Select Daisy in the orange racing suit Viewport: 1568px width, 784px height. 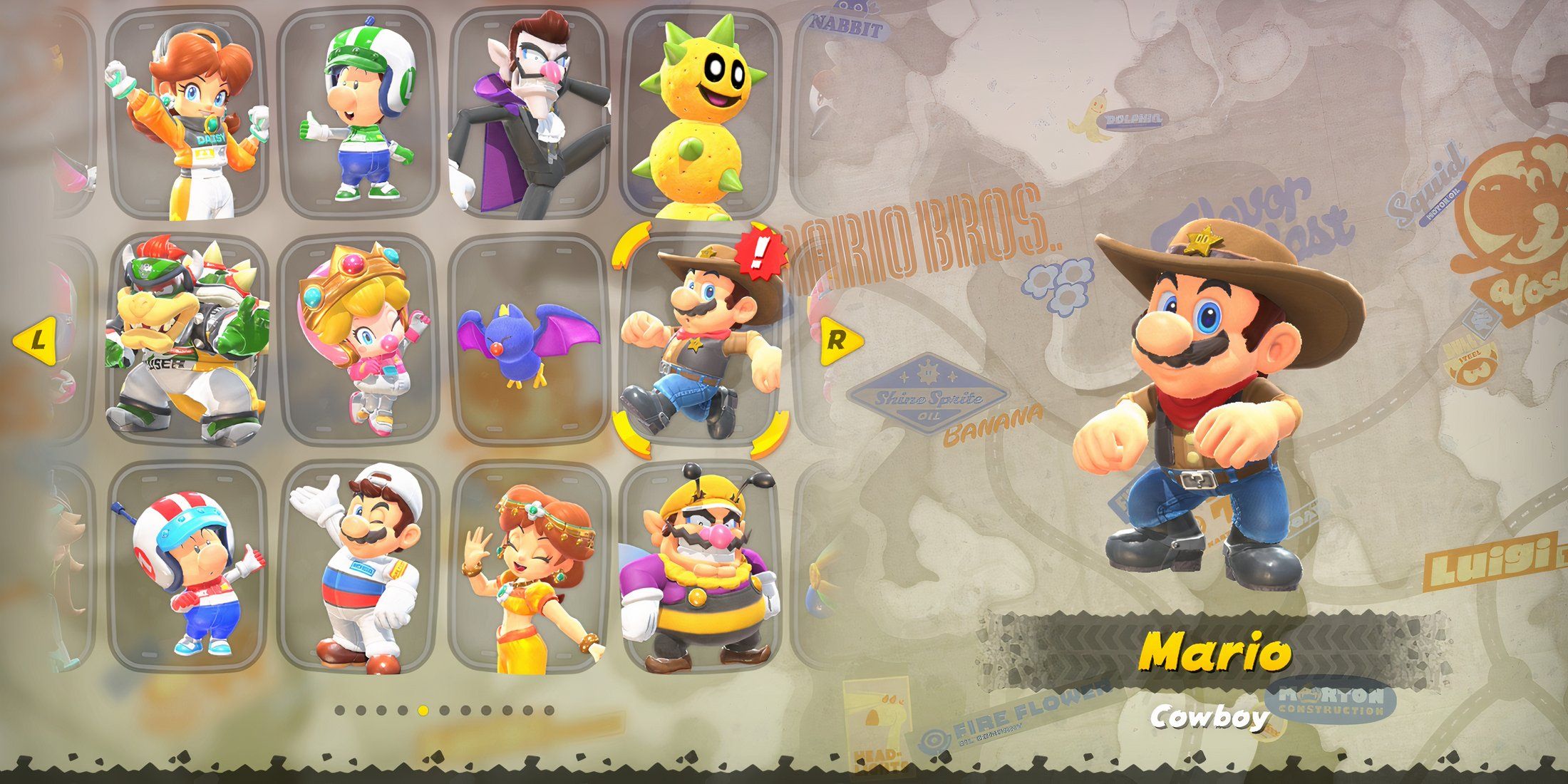click(x=187, y=114)
